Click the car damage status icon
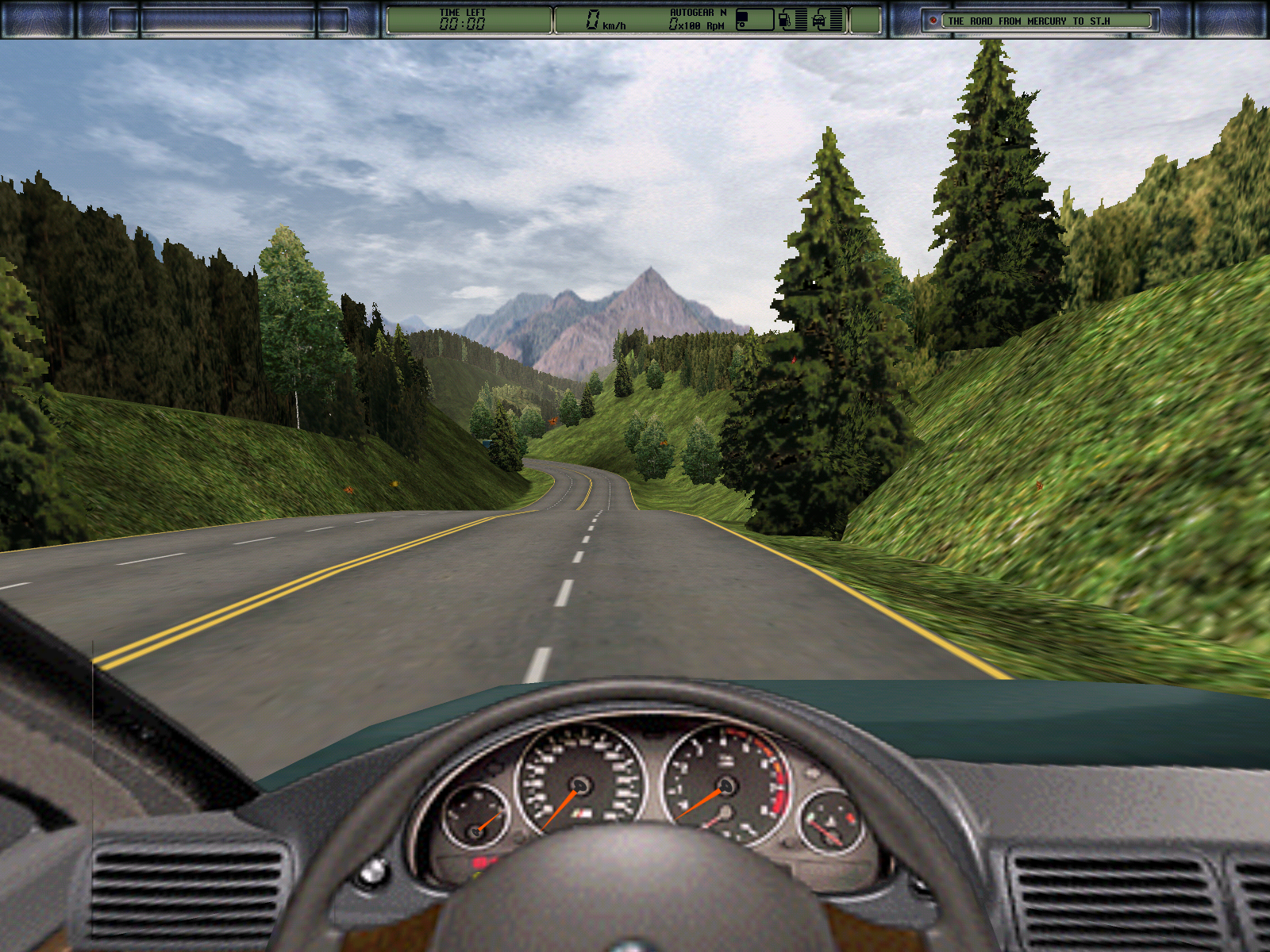The height and width of the screenshot is (952, 1270). [820, 20]
